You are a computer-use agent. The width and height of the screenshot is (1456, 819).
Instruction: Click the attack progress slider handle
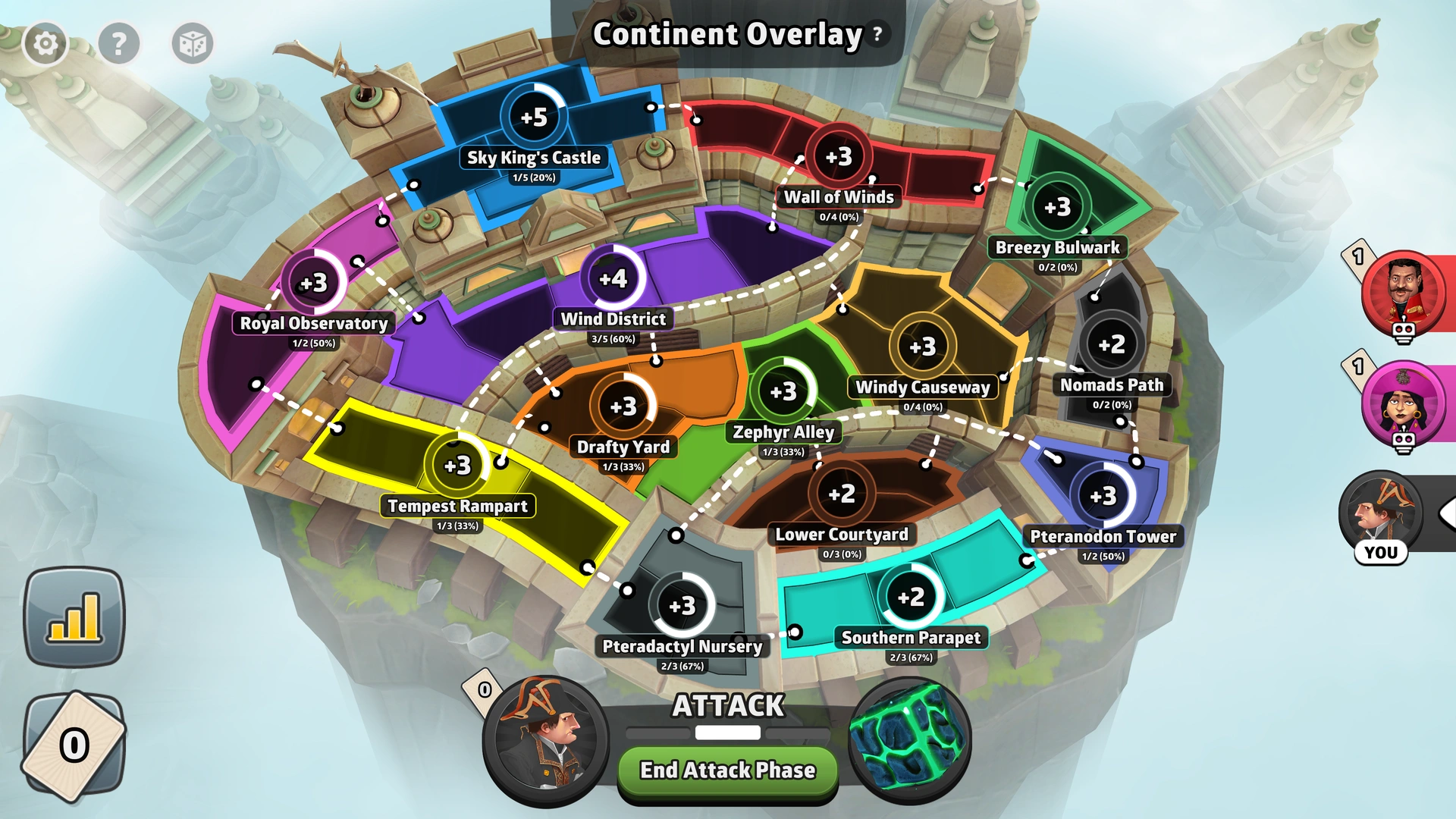coord(726,733)
